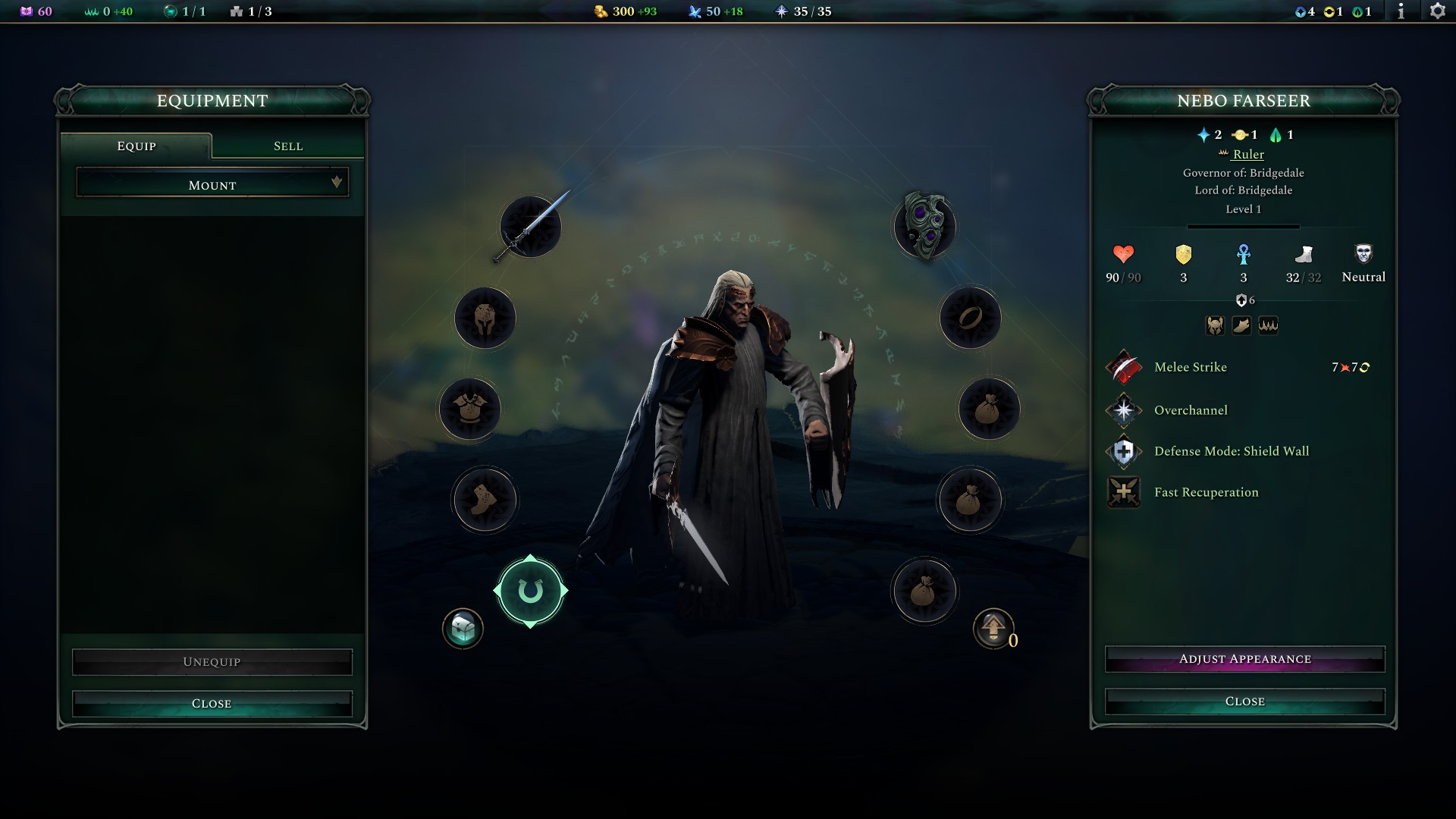Open the Ruler title link
The width and height of the screenshot is (1456, 819).
(1249, 154)
